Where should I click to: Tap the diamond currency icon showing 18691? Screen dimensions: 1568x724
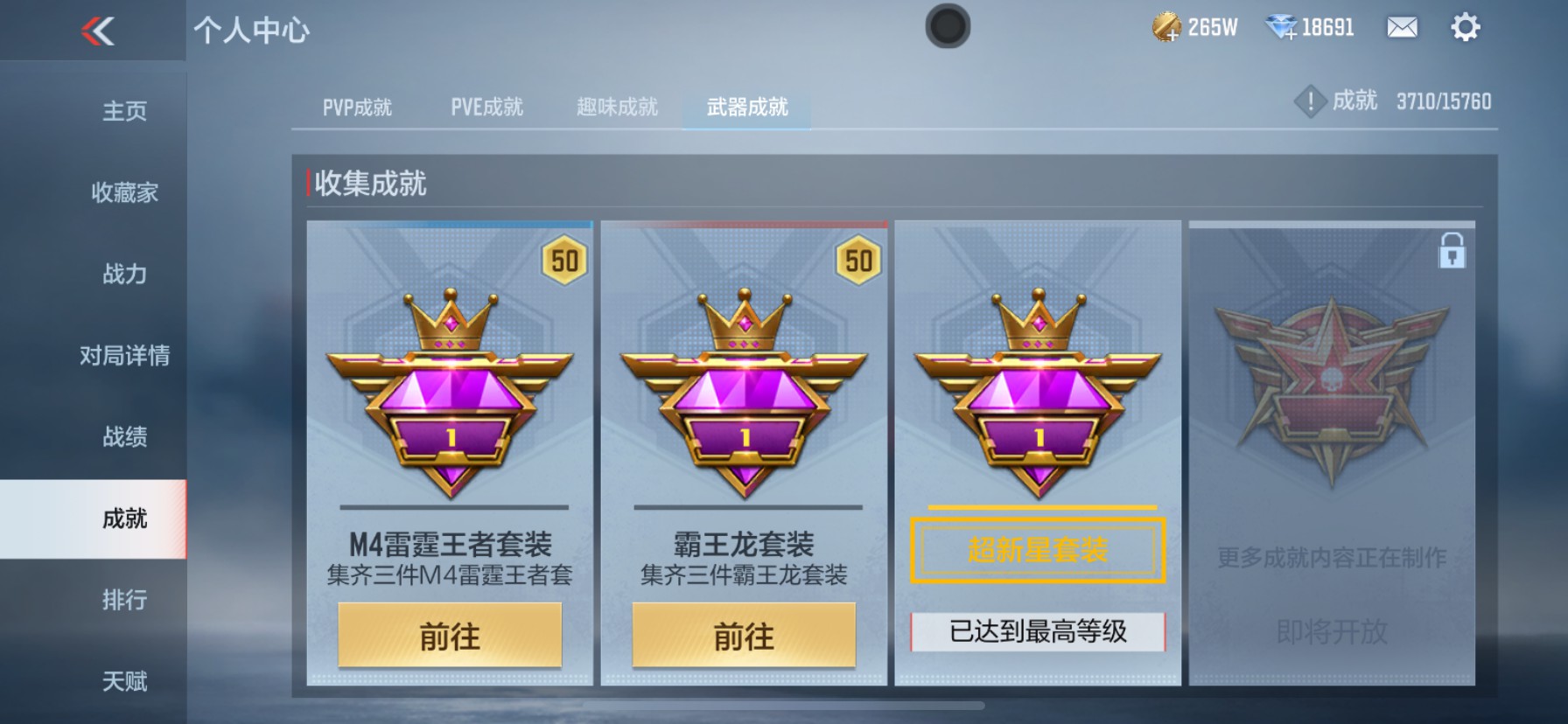tap(1279, 27)
